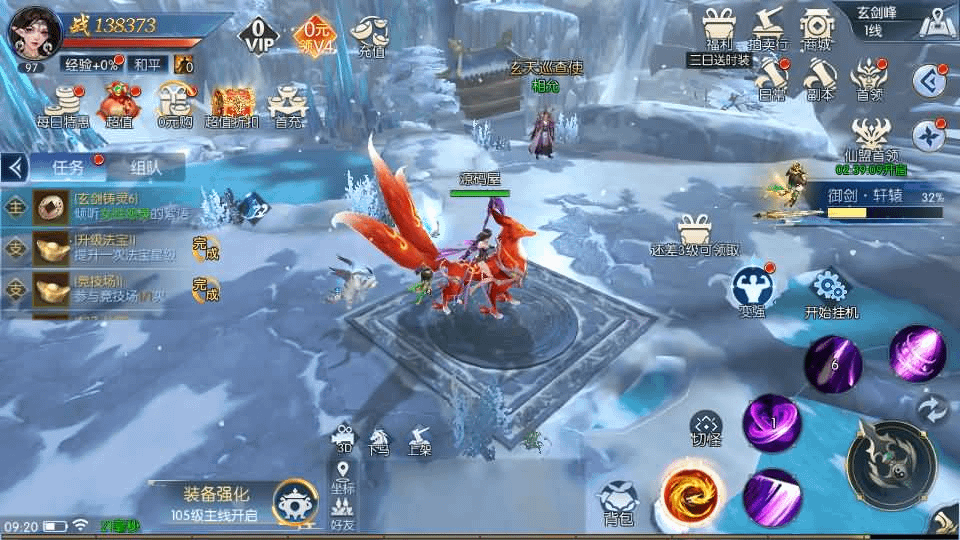The width and height of the screenshot is (960, 540).
Task: Open the 福利 welfare gift menu
Action: click(719, 27)
